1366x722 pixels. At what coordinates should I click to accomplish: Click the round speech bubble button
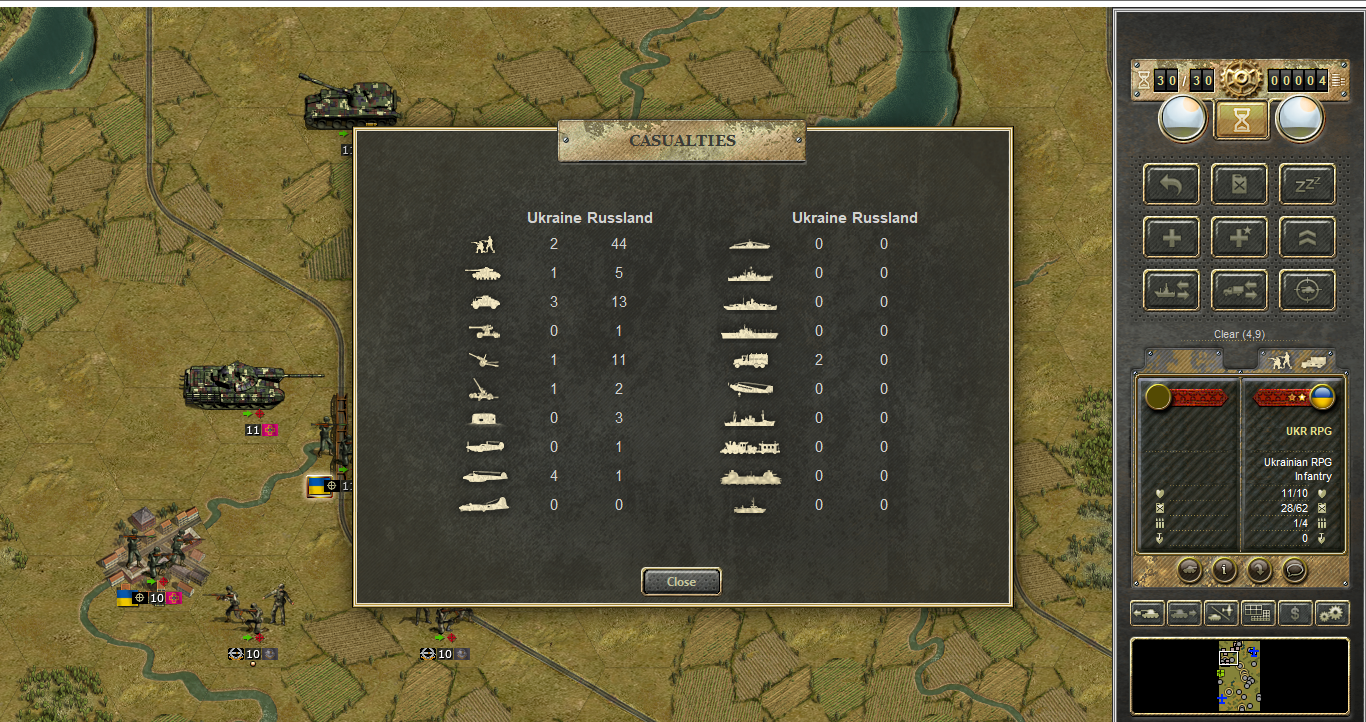coord(1294,570)
